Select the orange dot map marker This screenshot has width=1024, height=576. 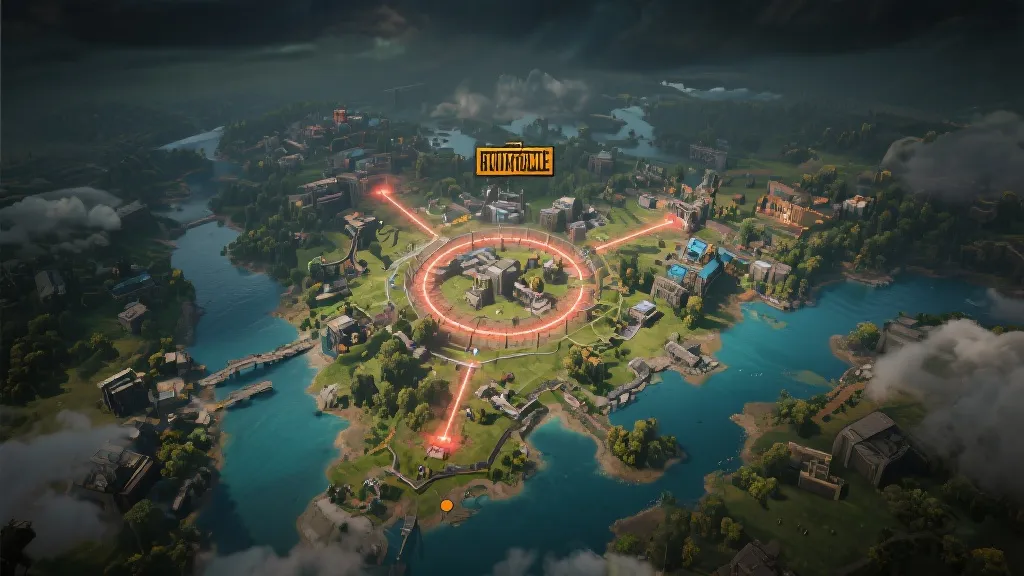447,506
